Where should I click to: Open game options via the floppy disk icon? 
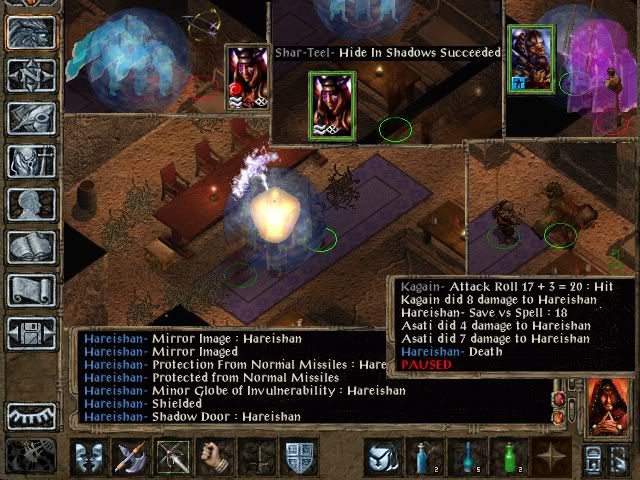31,333
